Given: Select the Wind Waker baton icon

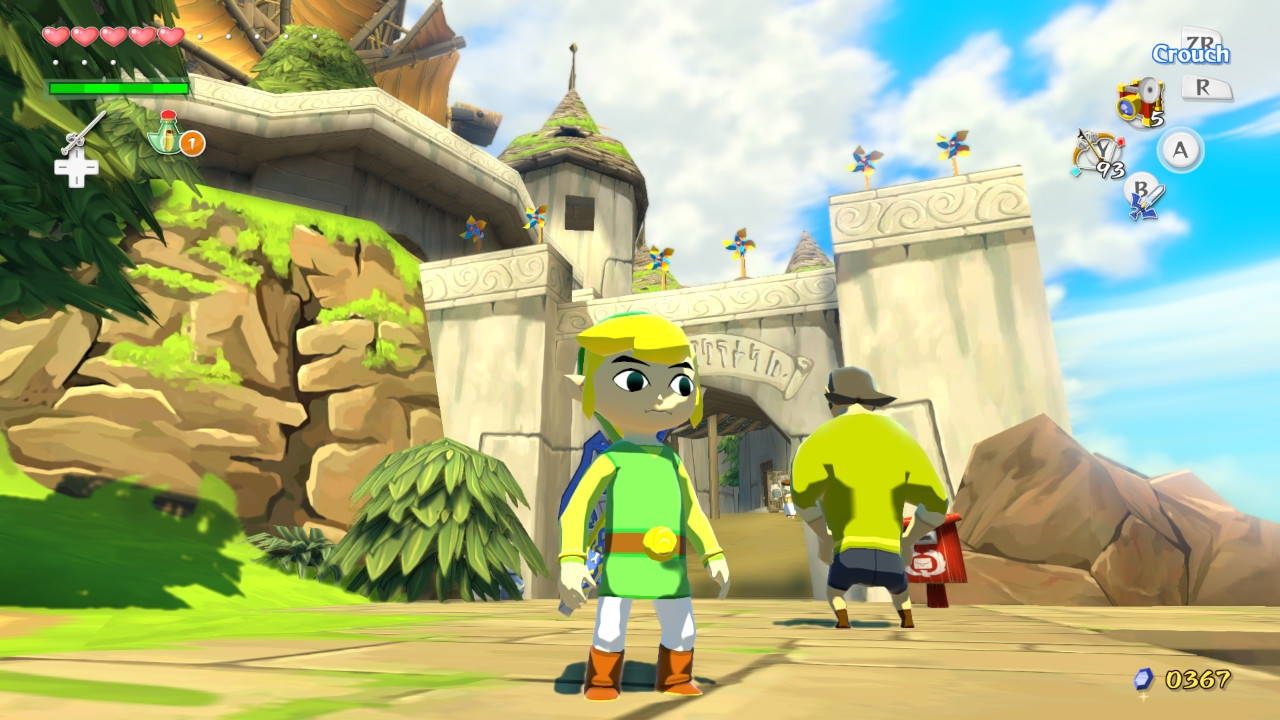Looking at the screenshot, I should click(84, 131).
